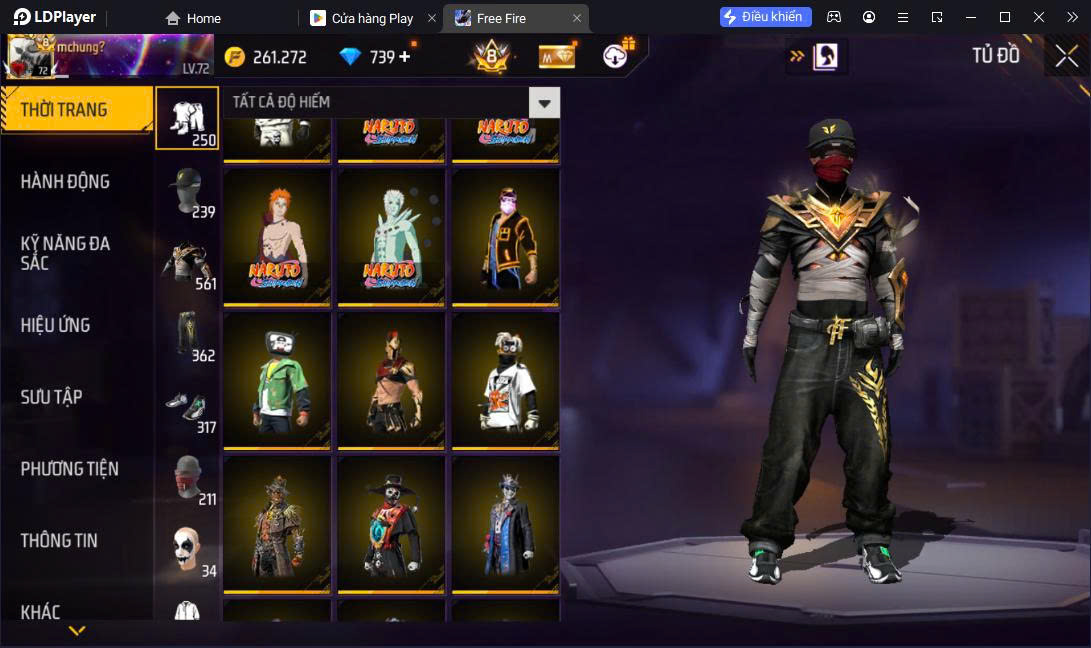This screenshot has width=1091, height=648.
Task: Filter by hat and headwear subcategory
Action: pyautogui.click(x=187, y=190)
